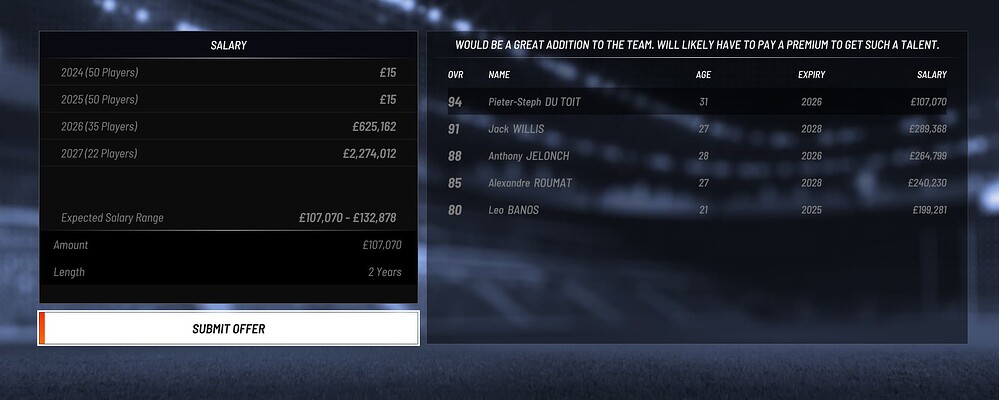This screenshot has height=400, width=999.
Task: Select Leo Banos in the list
Action: [697, 210]
